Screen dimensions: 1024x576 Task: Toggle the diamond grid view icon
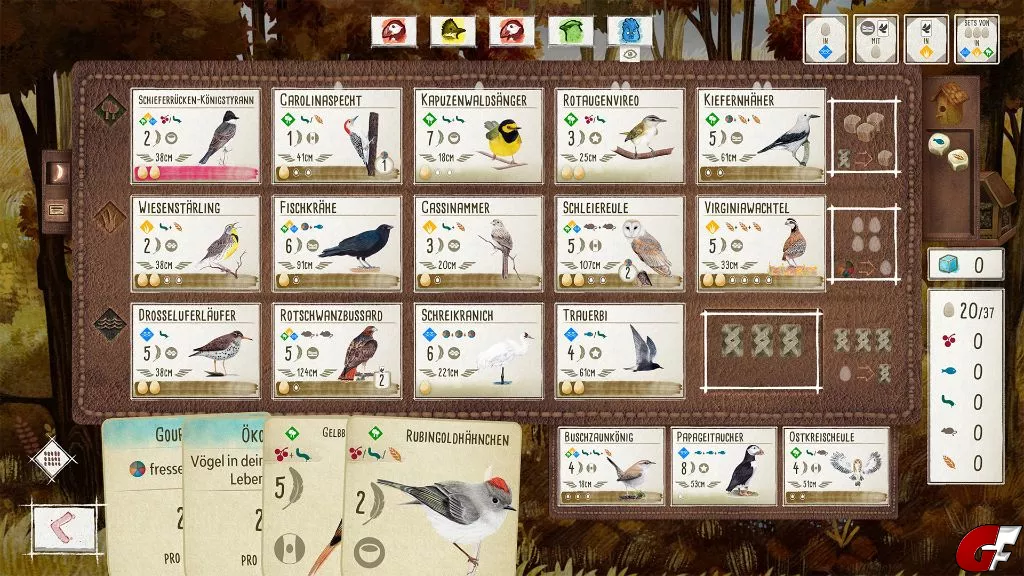53,459
